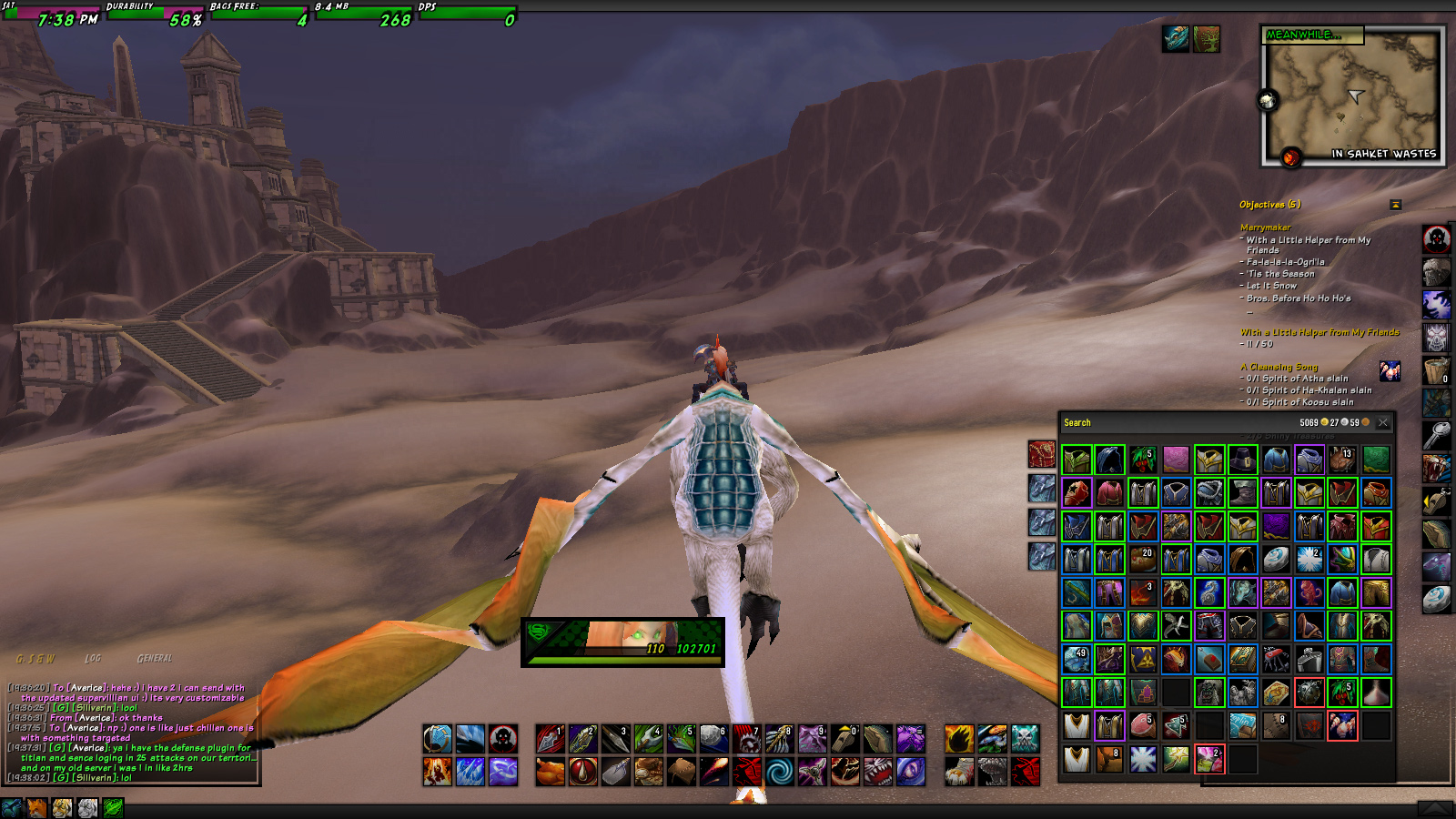Toggle the blue bird flight form icon

pyautogui.click(x=10, y=808)
